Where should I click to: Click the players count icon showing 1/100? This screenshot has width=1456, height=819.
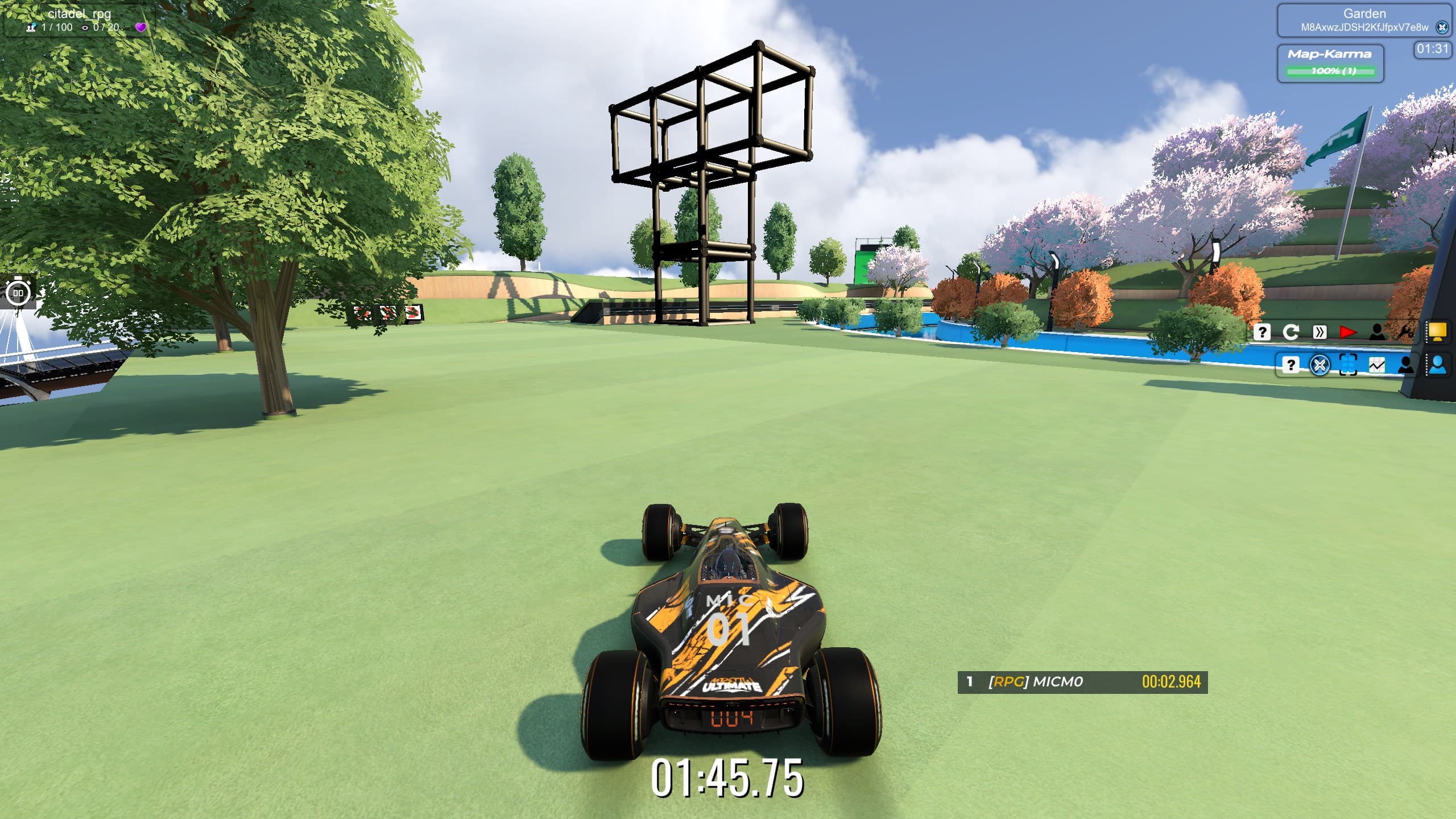pos(32,27)
